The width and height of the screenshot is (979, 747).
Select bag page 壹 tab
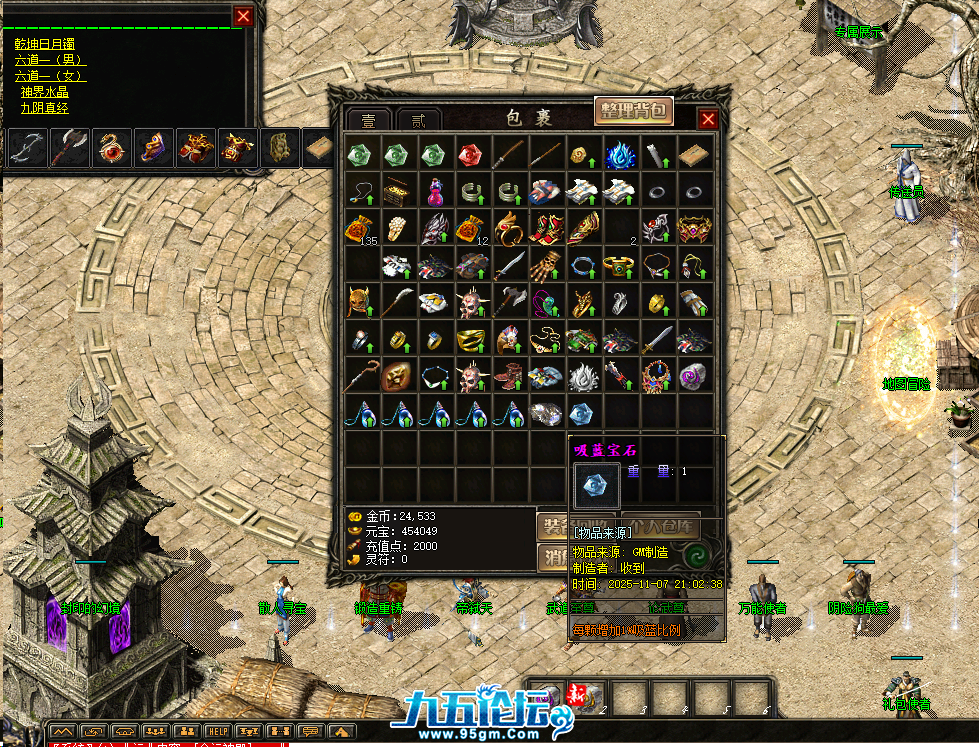(368, 120)
